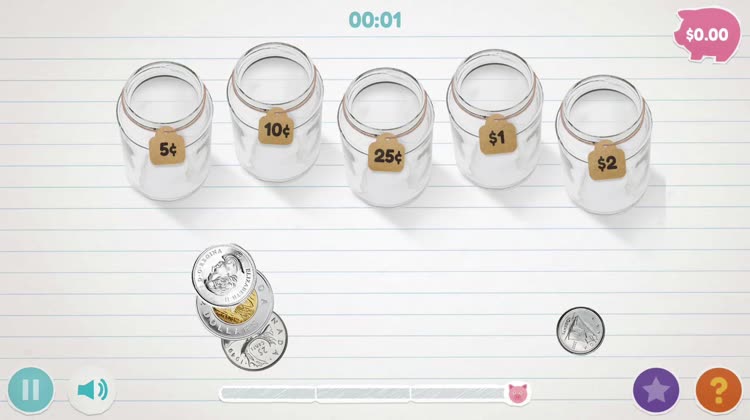Toggle the sound speaker button
Screen dimensions: 750x420
pos(91,389)
